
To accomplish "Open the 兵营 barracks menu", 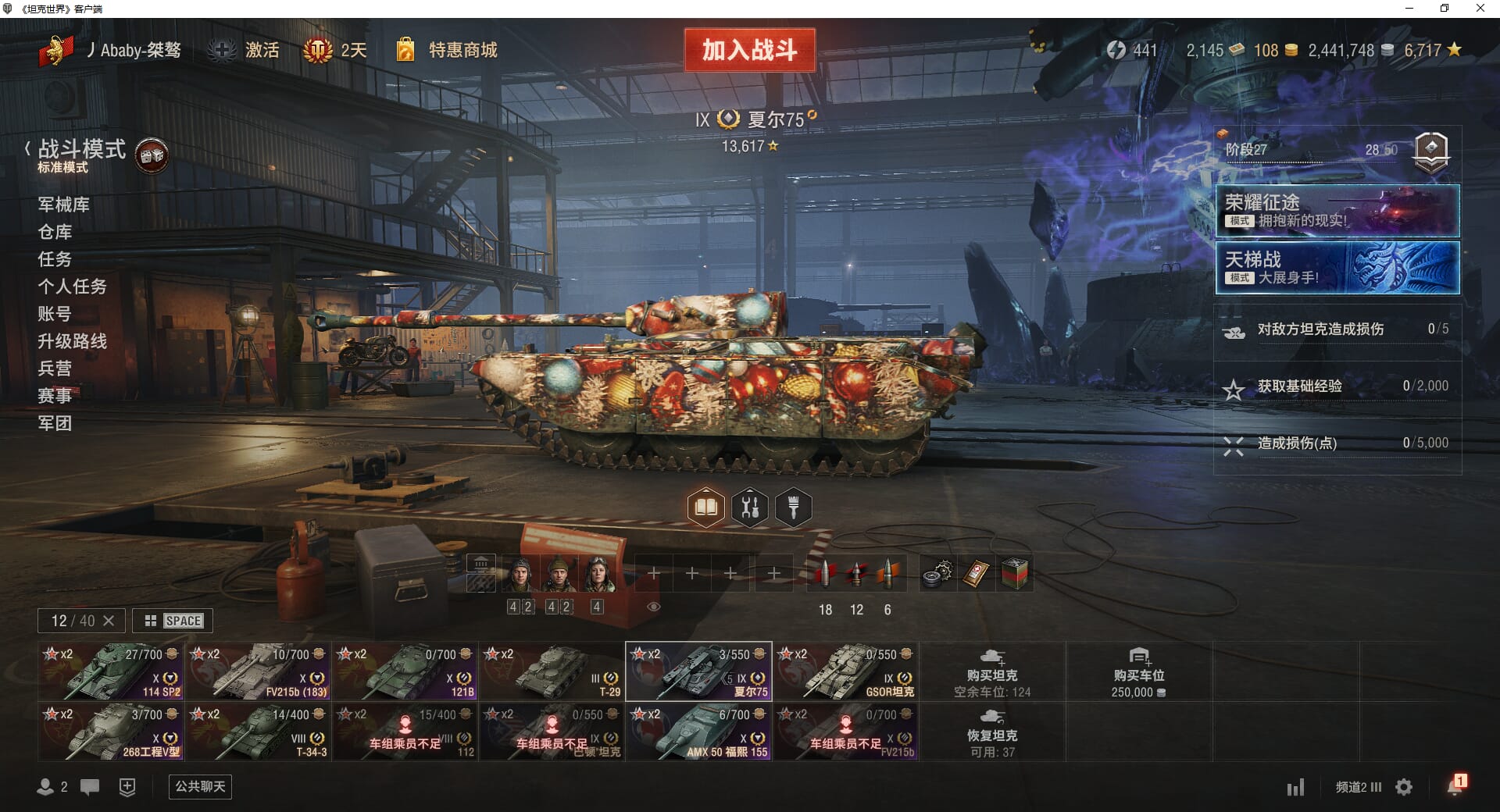I will click(x=55, y=369).
